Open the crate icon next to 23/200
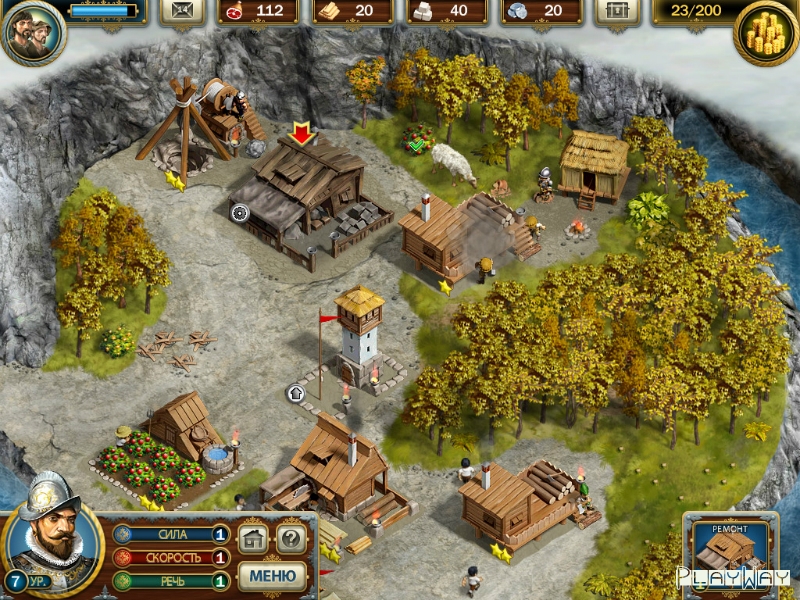The image size is (800, 600). (617, 11)
